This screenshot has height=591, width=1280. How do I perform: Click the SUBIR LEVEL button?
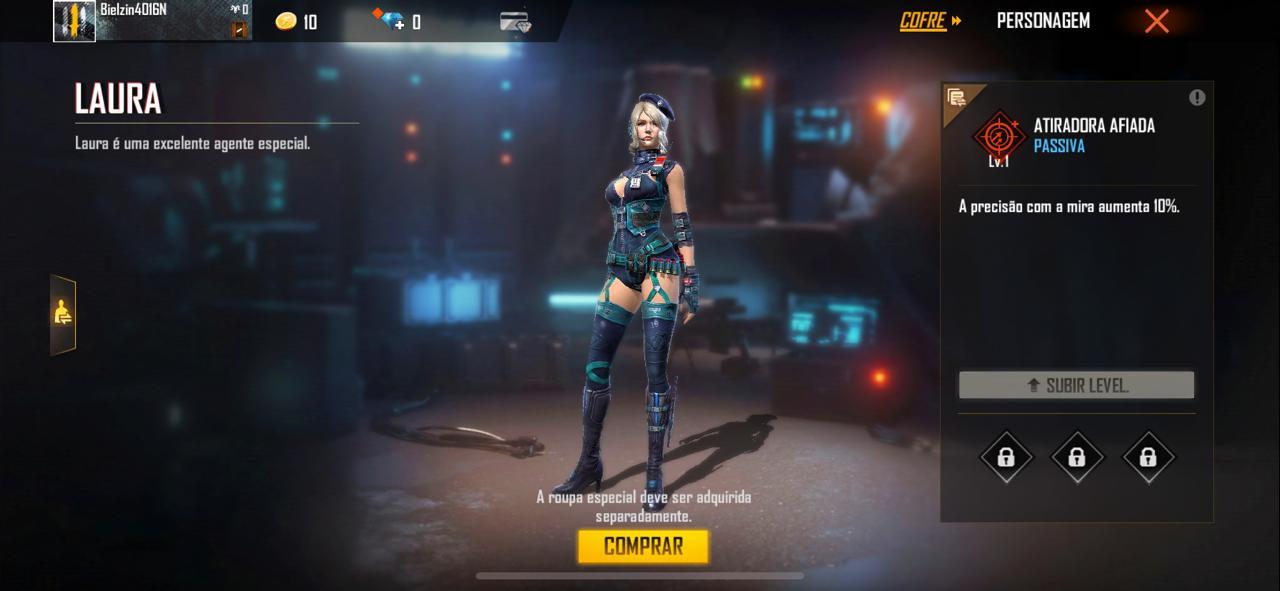coord(1076,385)
